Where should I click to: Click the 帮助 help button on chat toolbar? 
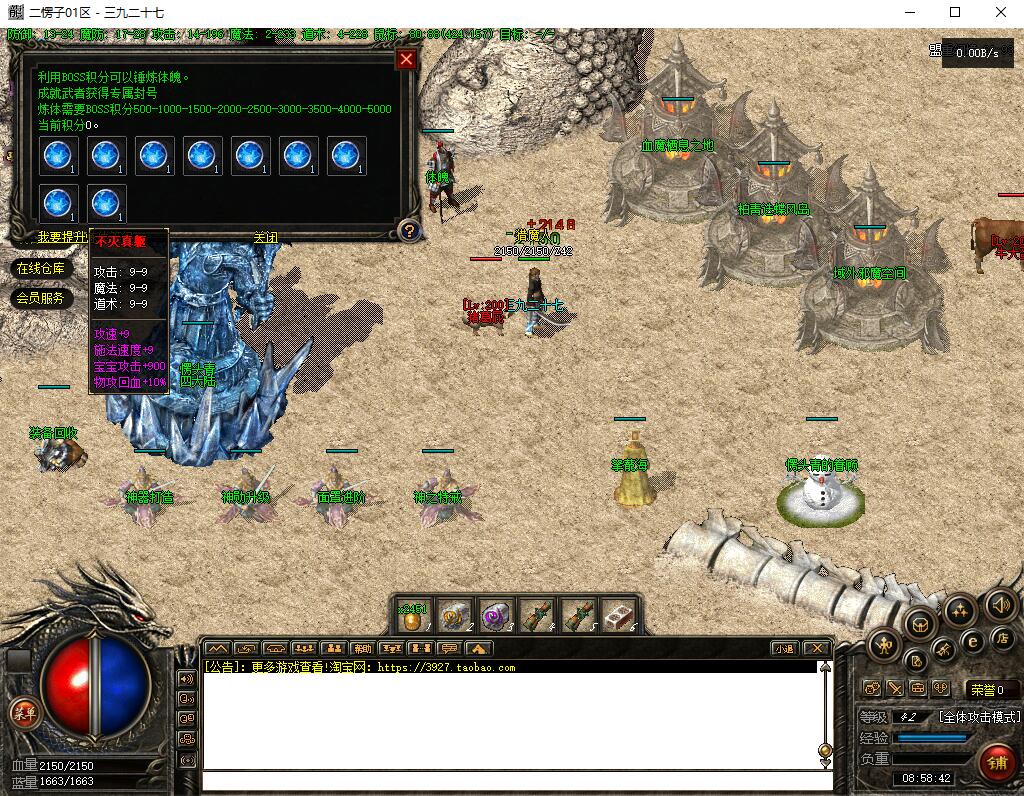click(362, 648)
